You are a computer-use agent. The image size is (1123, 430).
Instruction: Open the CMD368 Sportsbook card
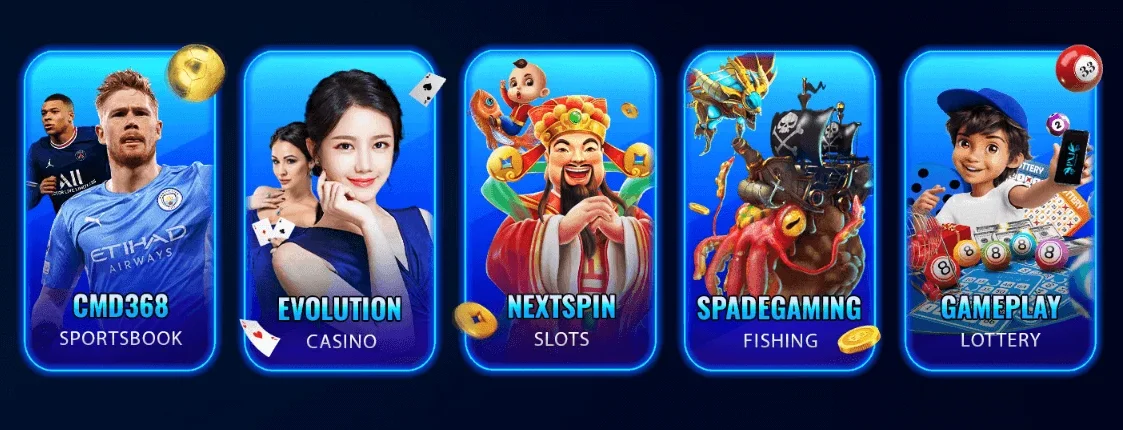point(120,210)
